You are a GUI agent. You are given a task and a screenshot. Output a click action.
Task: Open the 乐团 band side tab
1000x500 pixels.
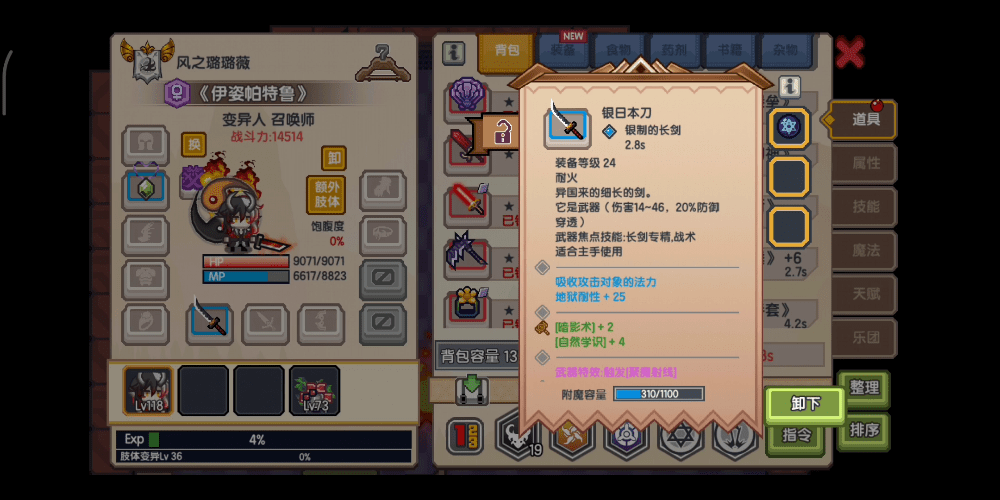coord(865,339)
